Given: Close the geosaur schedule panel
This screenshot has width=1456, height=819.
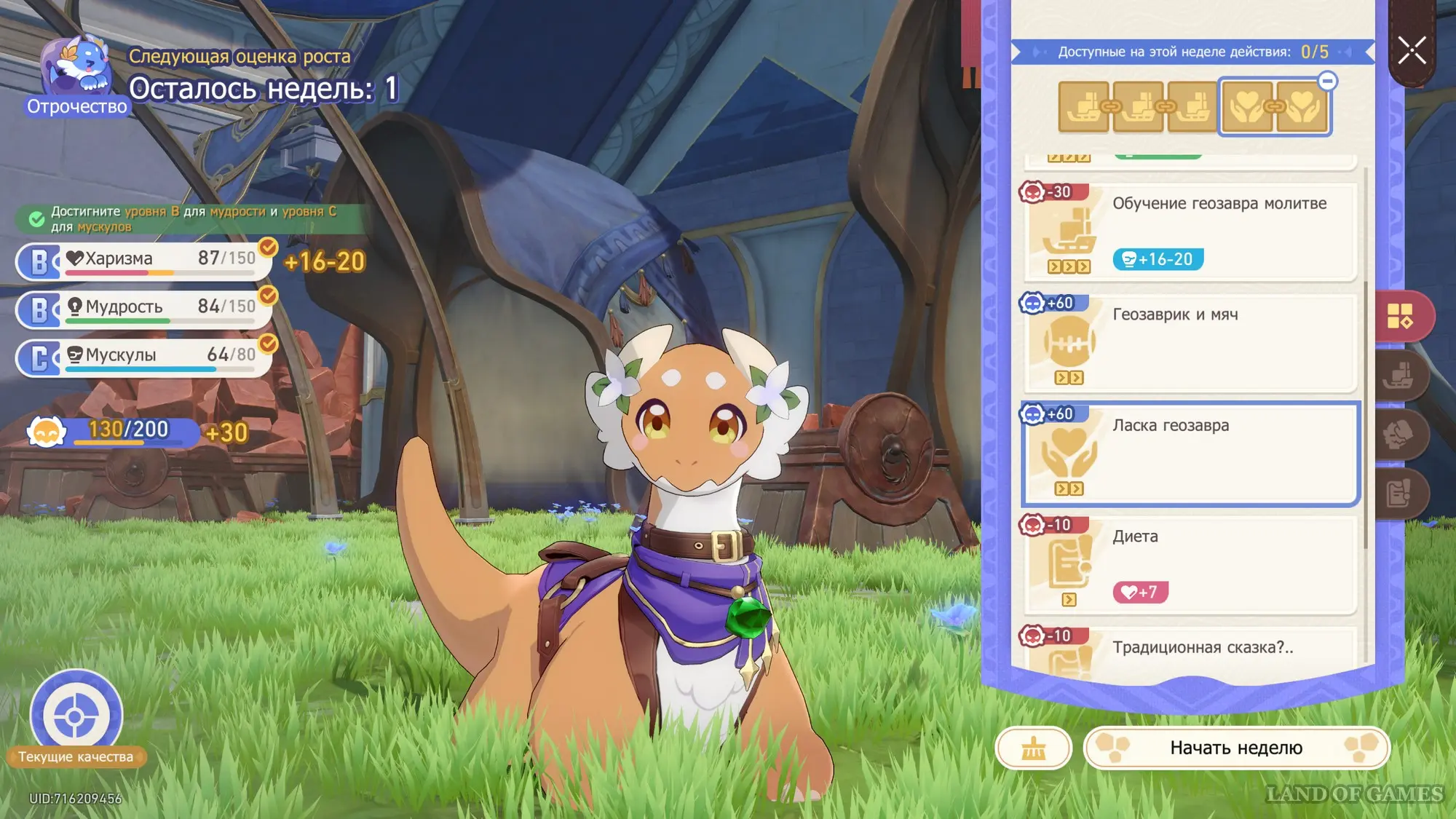Looking at the screenshot, I should tap(1412, 51).
